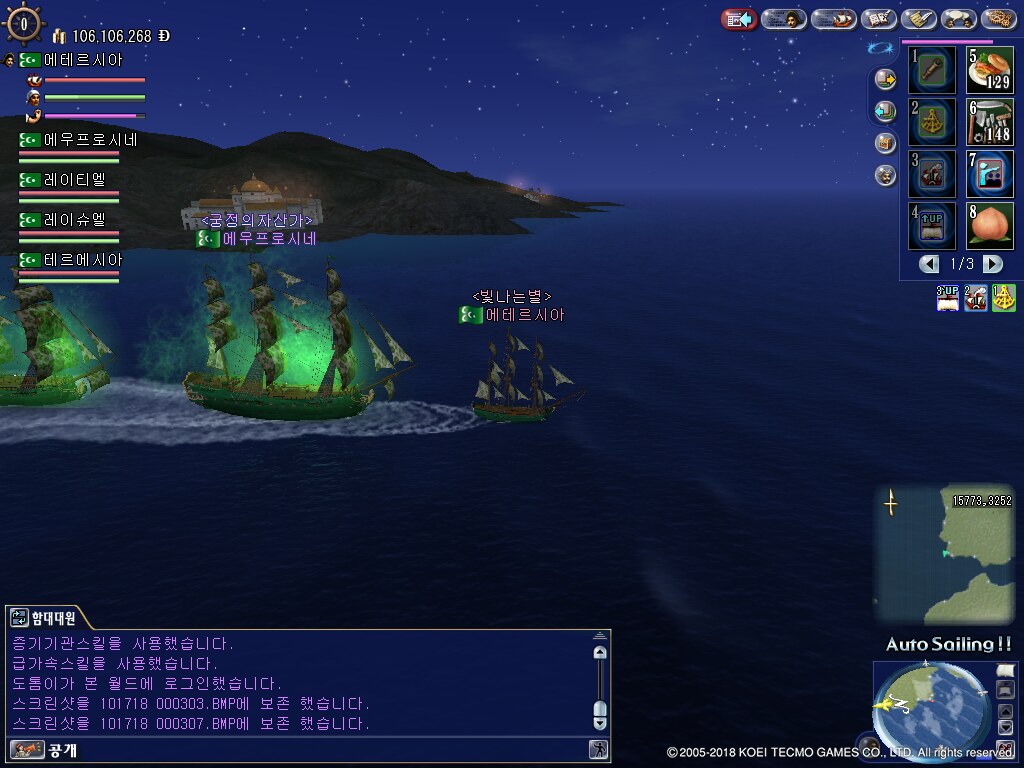Viewport: 1024px width, 768px height.
Task: Go to the next shortcut page
Action: pyautogui.click(x=993, y=264)
